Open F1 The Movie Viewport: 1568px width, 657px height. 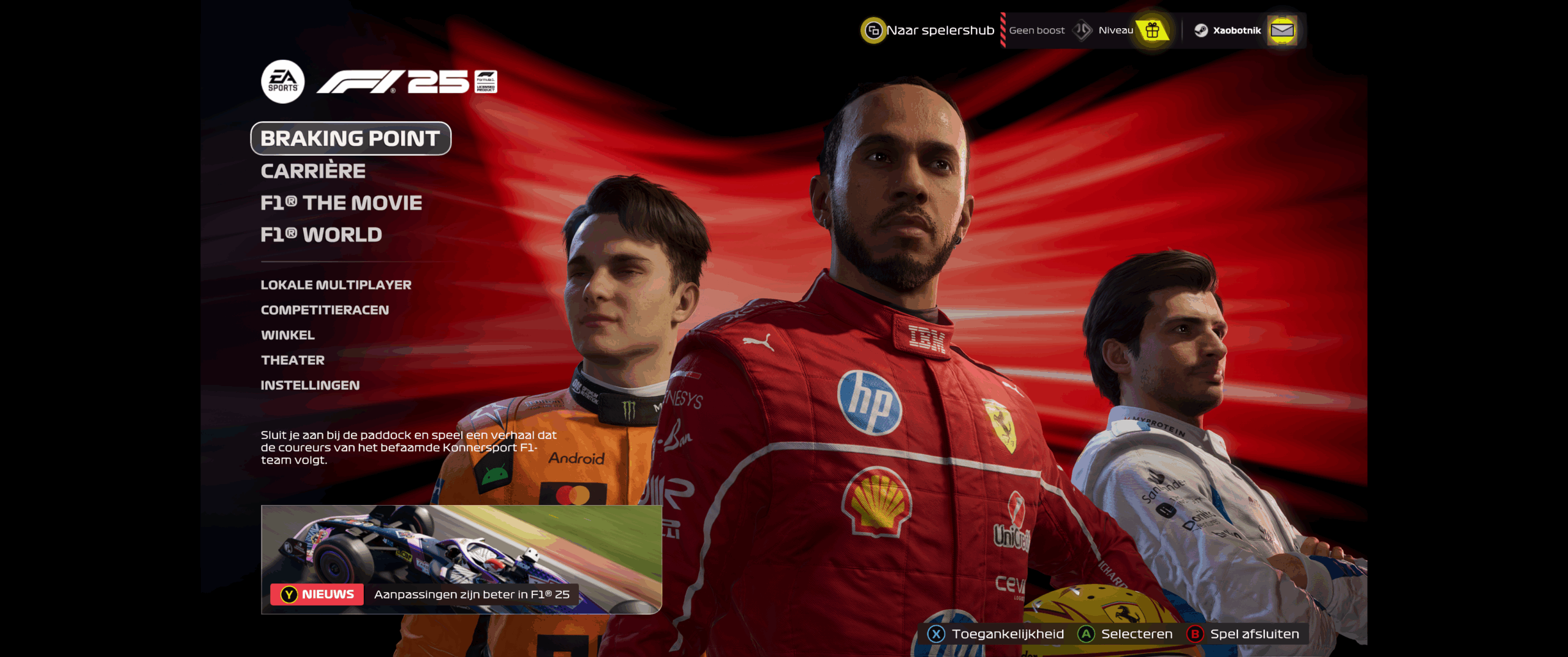341,203
